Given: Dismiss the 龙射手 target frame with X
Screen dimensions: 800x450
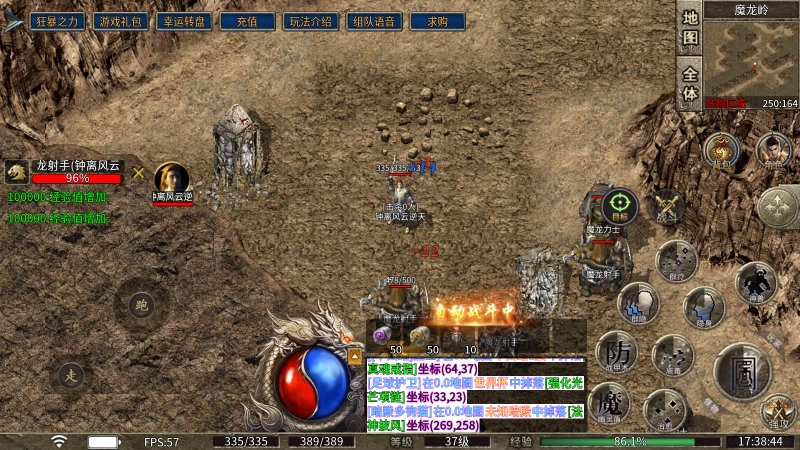Looking at the screenshot, I should pos(139,172).
